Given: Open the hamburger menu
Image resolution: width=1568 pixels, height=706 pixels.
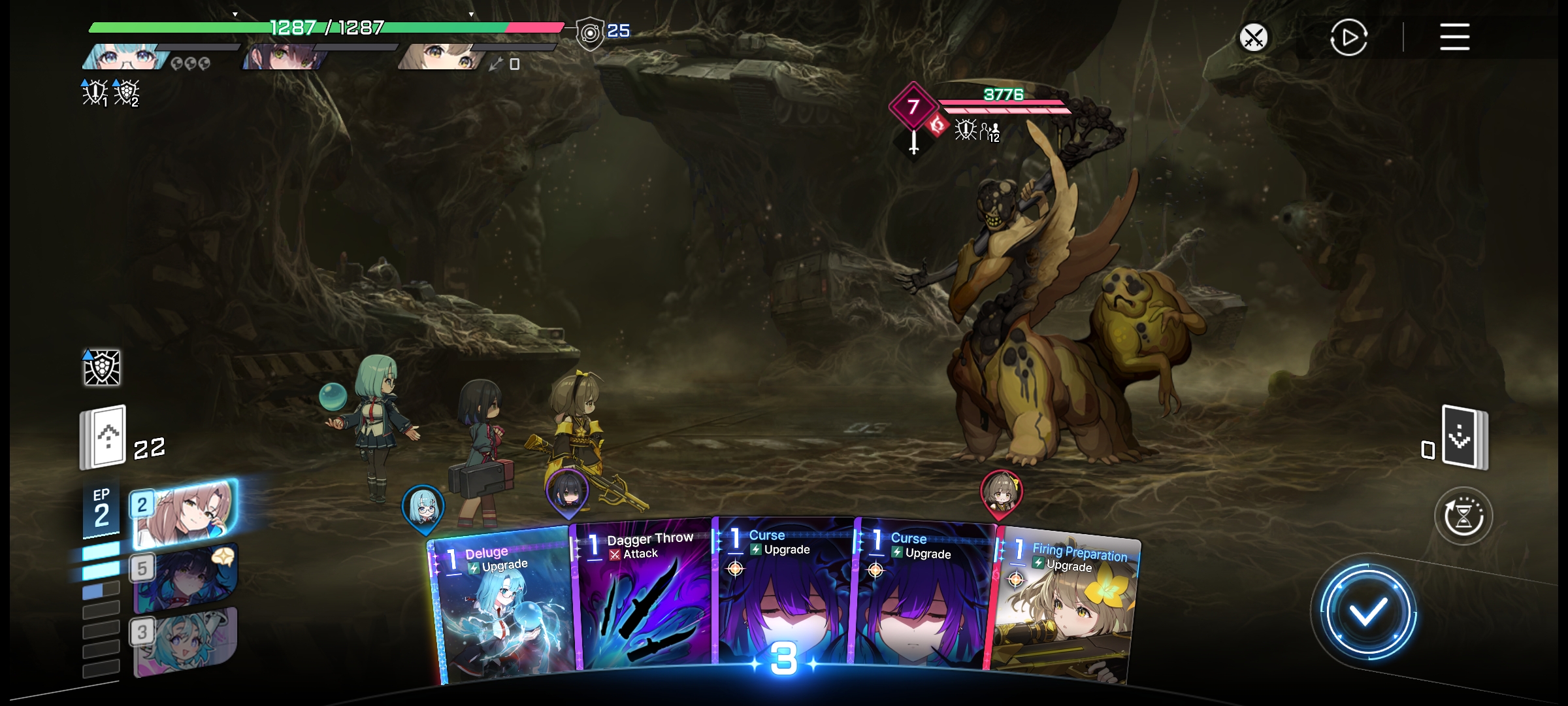Looking at the screenshot, I should click(x=1454, y=37).
